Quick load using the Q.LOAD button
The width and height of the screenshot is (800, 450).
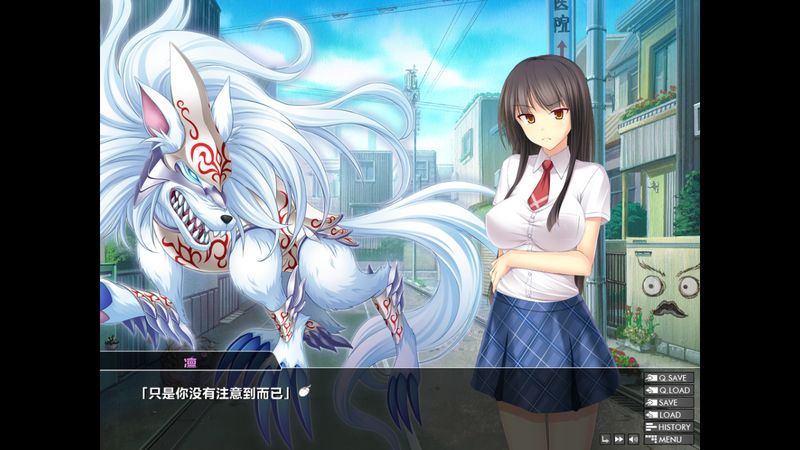(x=669, y=390)
